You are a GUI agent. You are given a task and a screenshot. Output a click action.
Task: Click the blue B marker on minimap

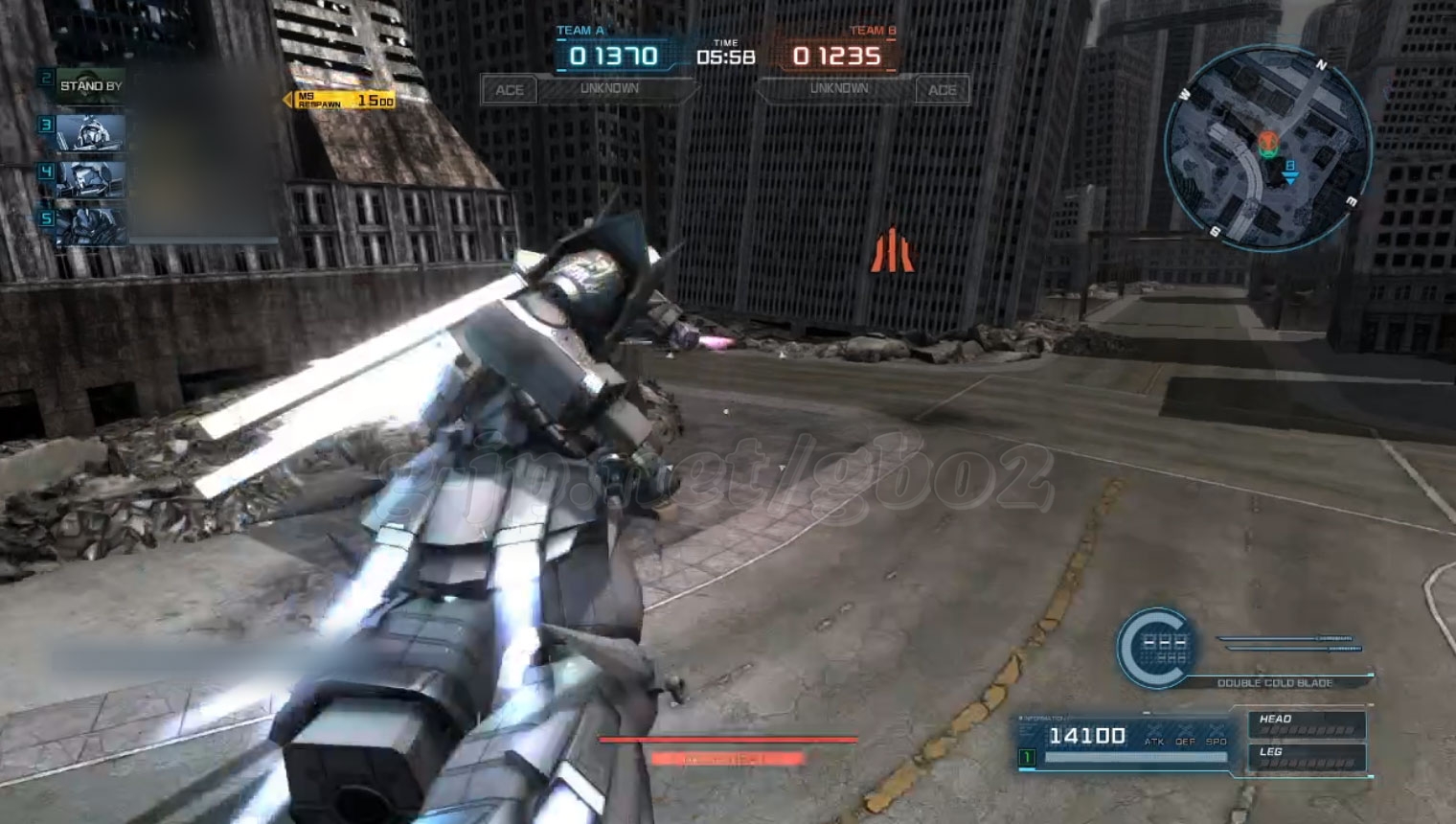[1289, 170]
